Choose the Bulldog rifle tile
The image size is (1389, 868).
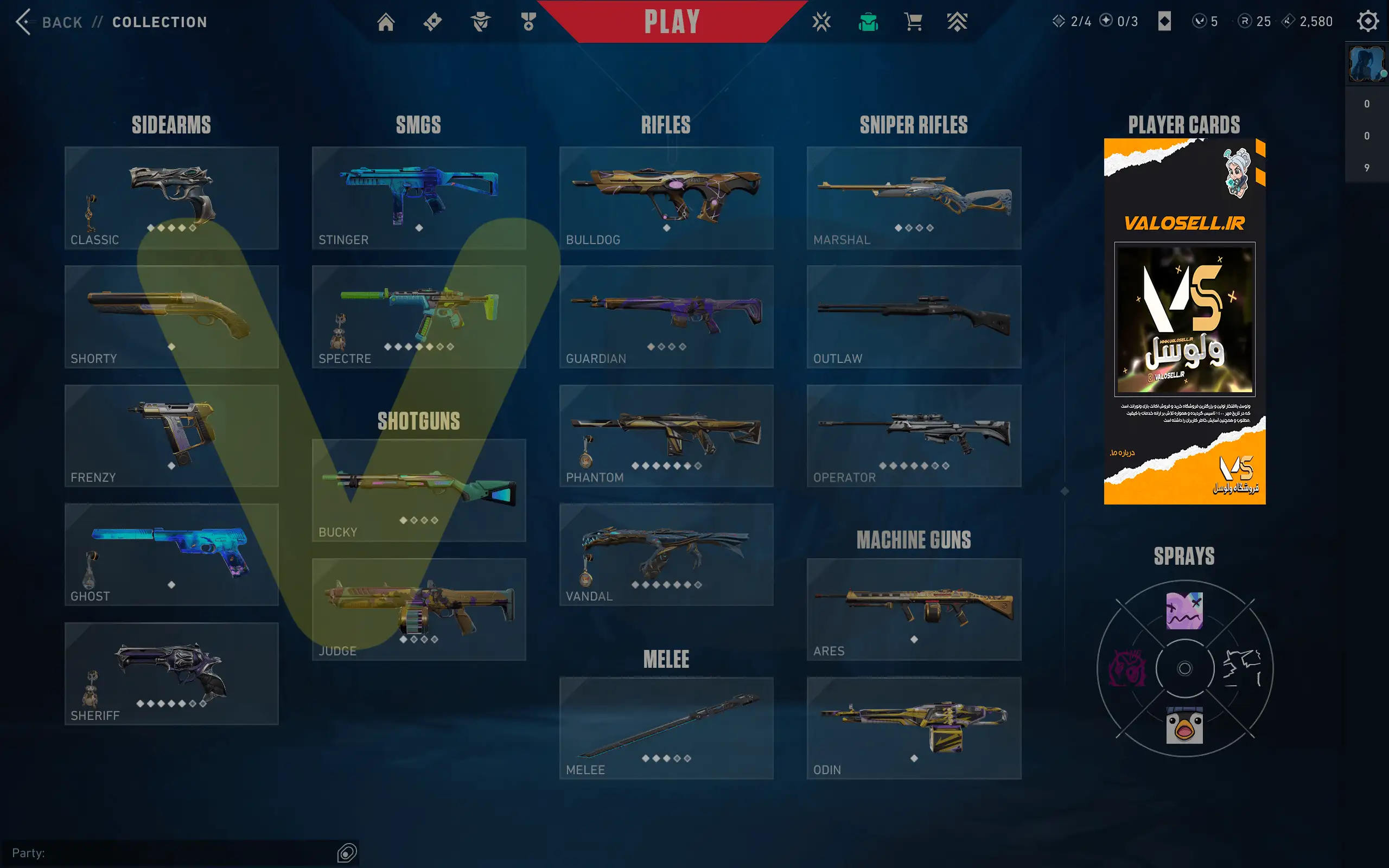[x=666, y=198]
